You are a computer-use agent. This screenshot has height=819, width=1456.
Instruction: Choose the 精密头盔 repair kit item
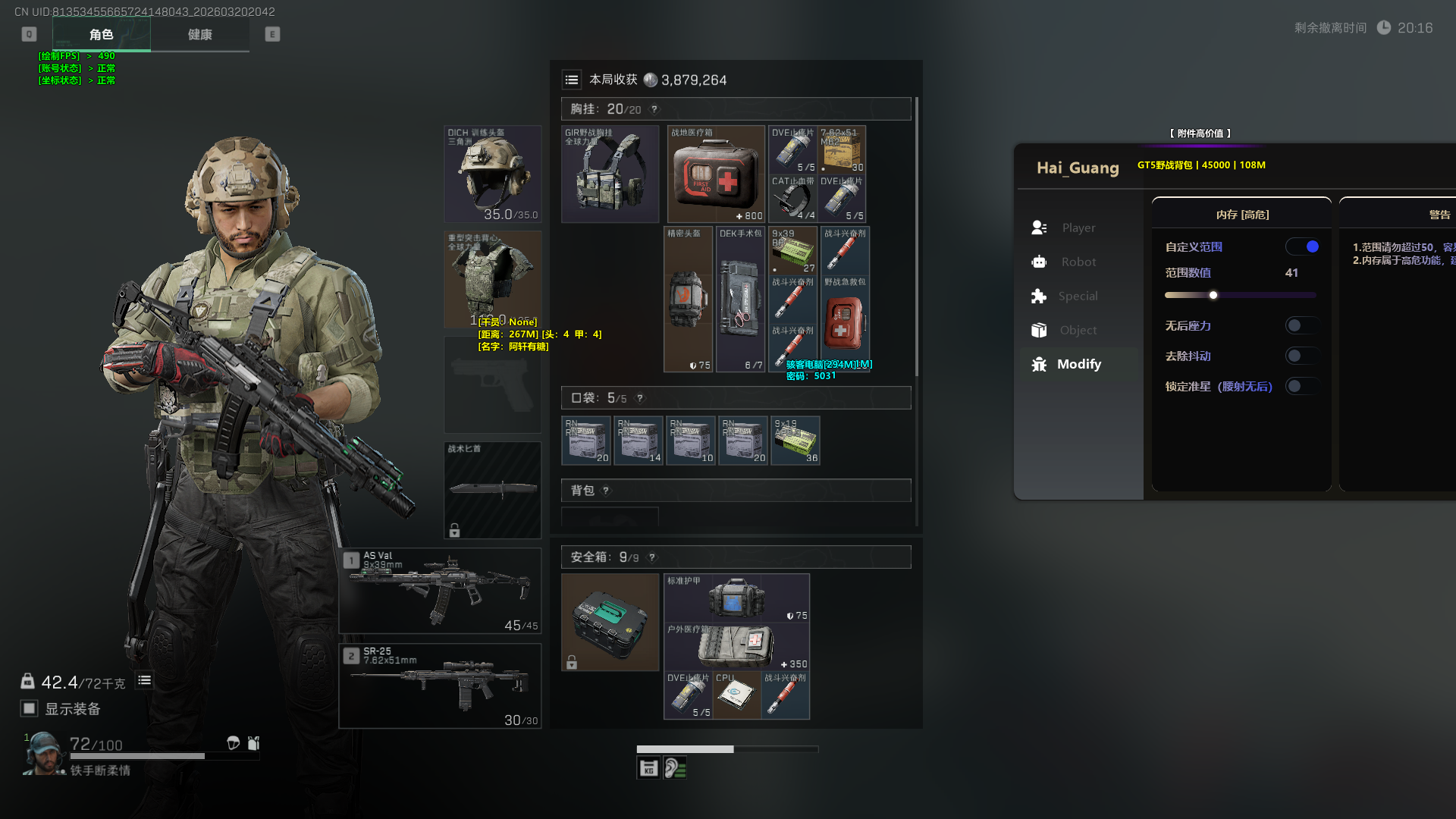(688, 300)
